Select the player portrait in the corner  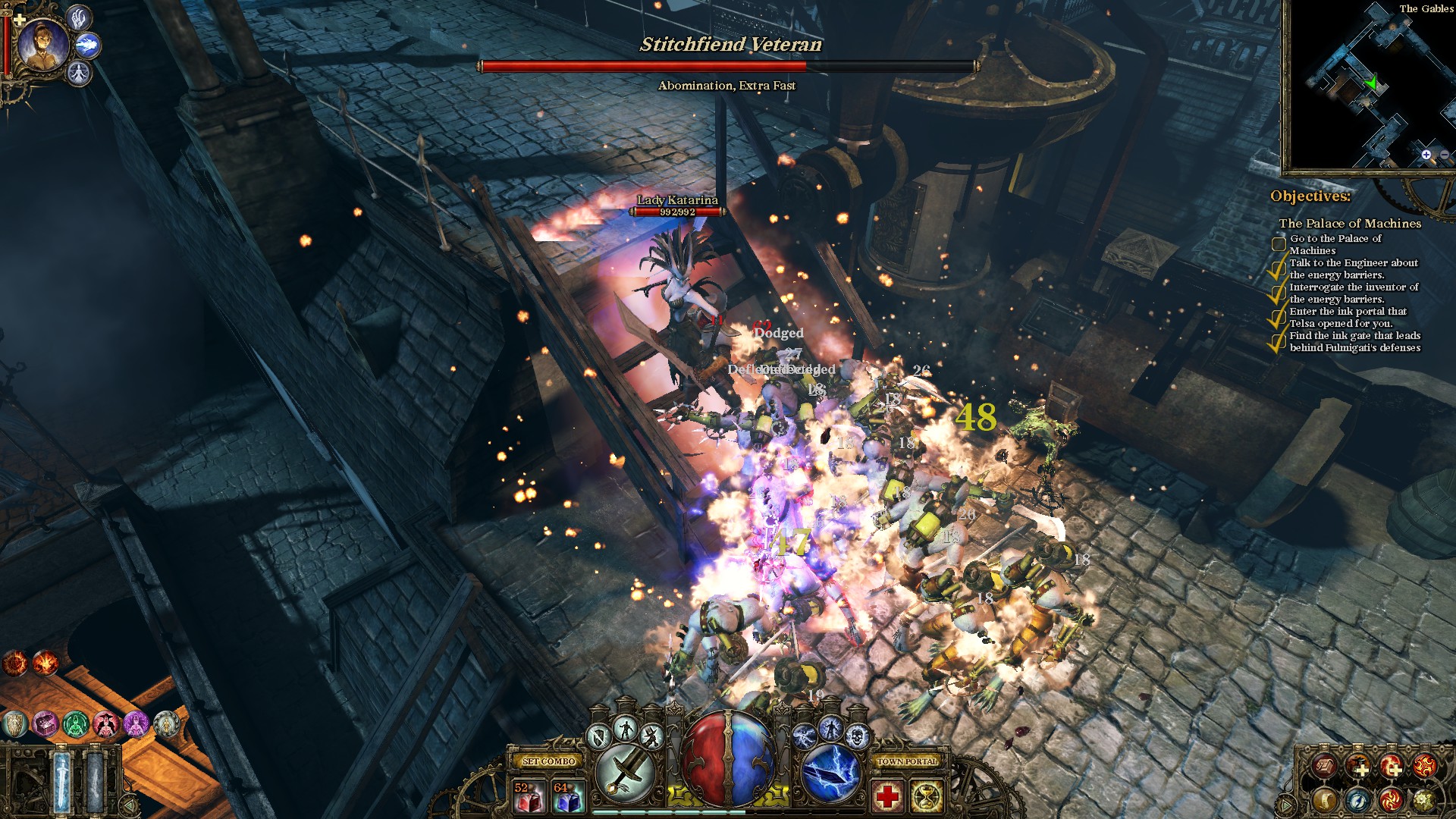pyautogui.click(x=43, y=43)
